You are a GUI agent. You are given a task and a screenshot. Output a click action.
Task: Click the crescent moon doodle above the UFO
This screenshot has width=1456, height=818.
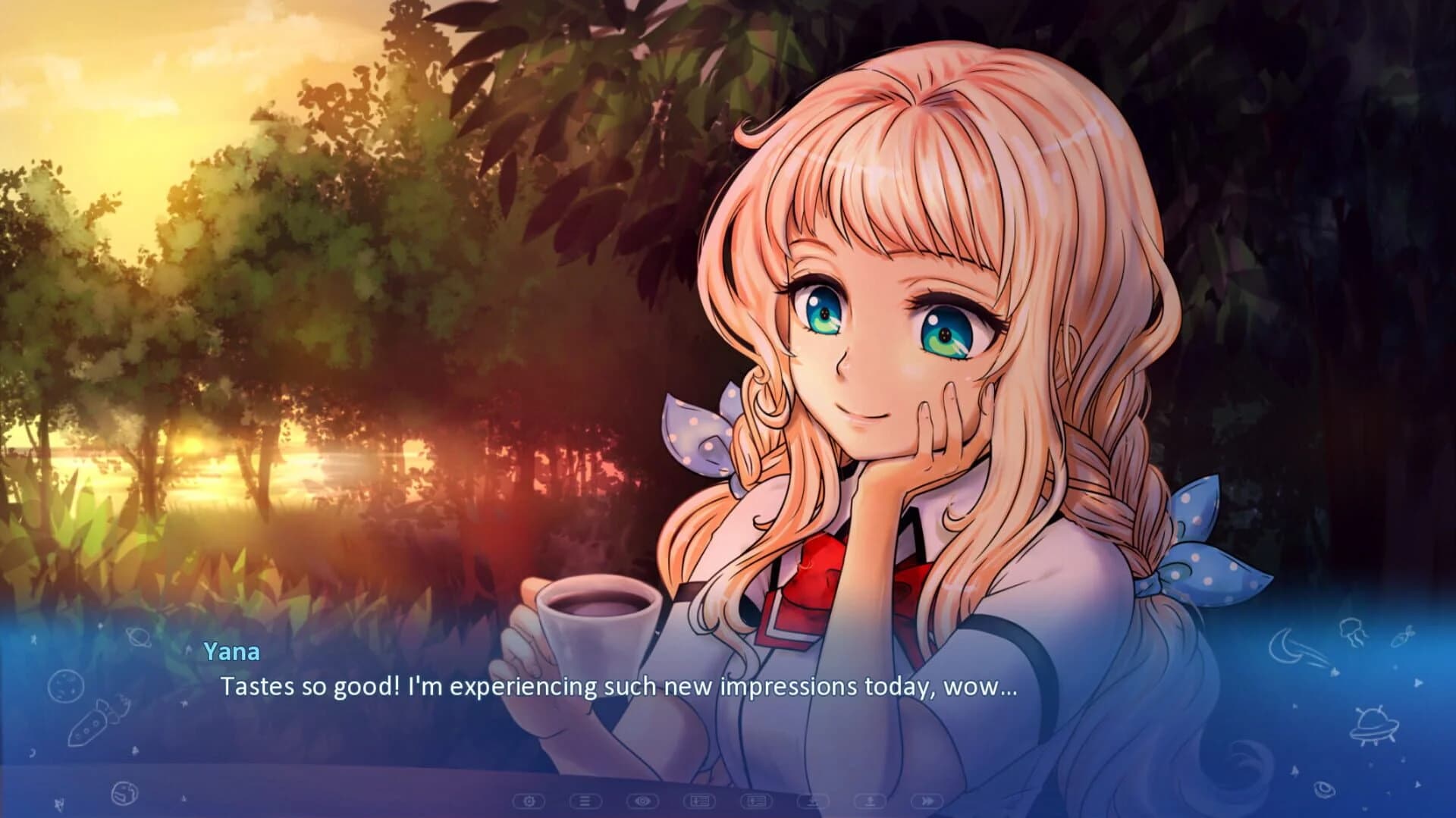(1286, 645)
